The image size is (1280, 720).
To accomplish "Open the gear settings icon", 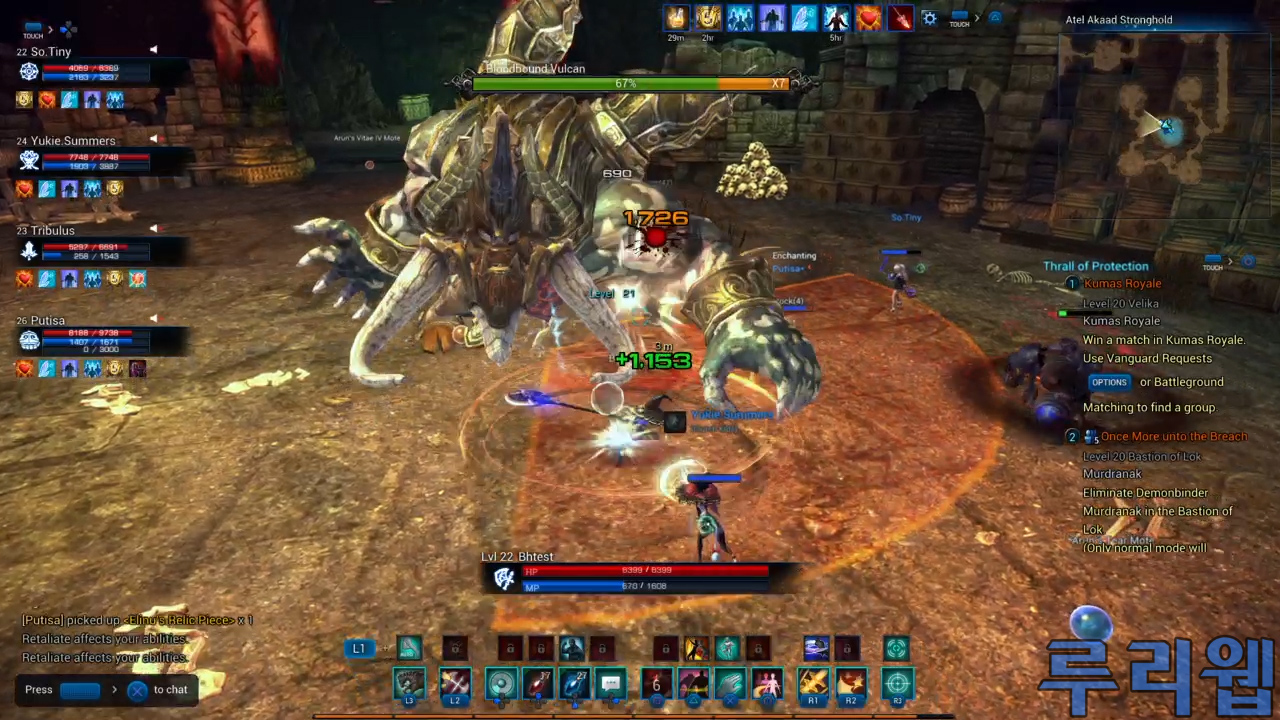I will pyautogui.click(x=929, y=19).
